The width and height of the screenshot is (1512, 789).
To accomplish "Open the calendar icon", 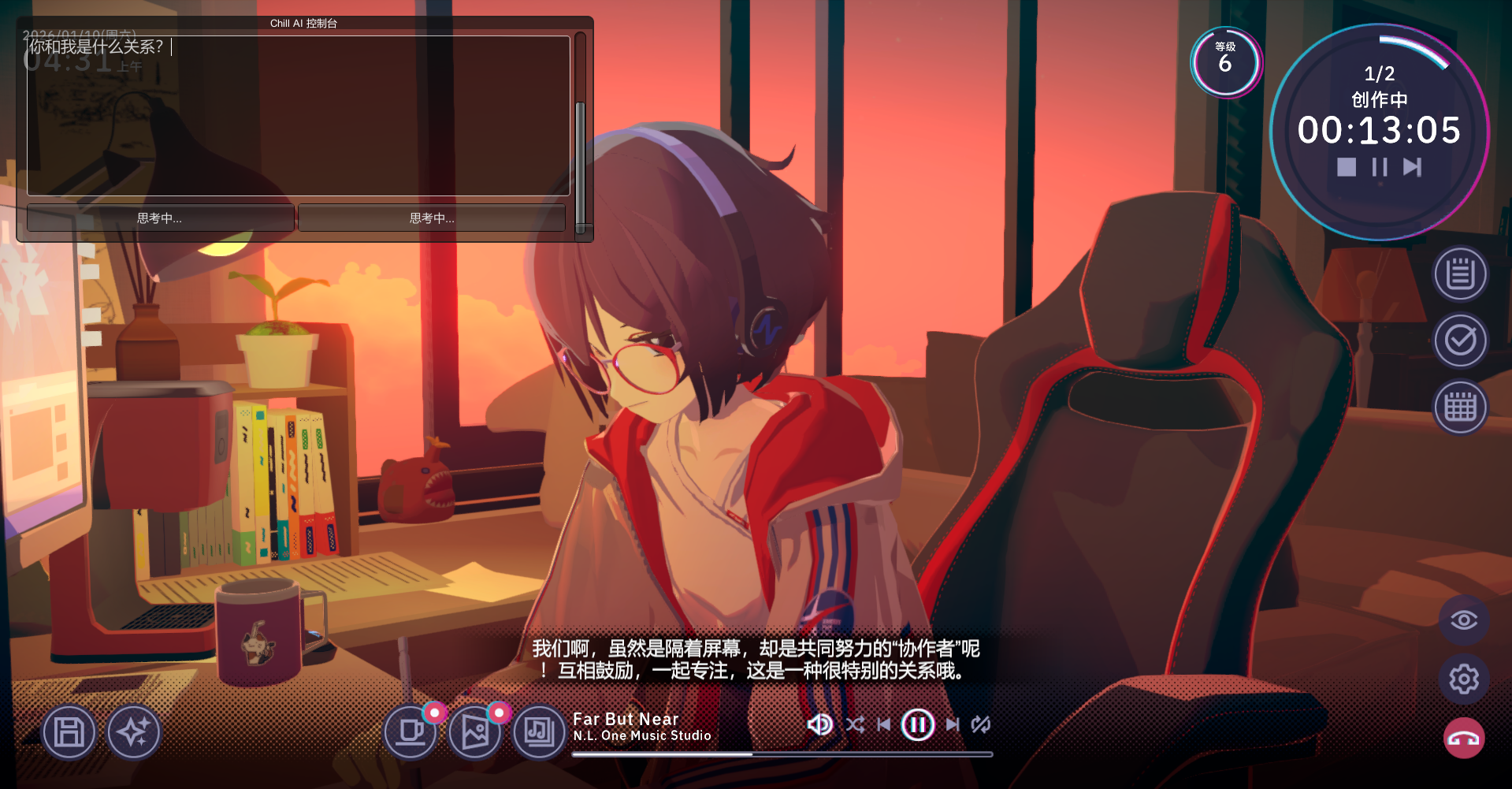I will (x=1460, y=408).
